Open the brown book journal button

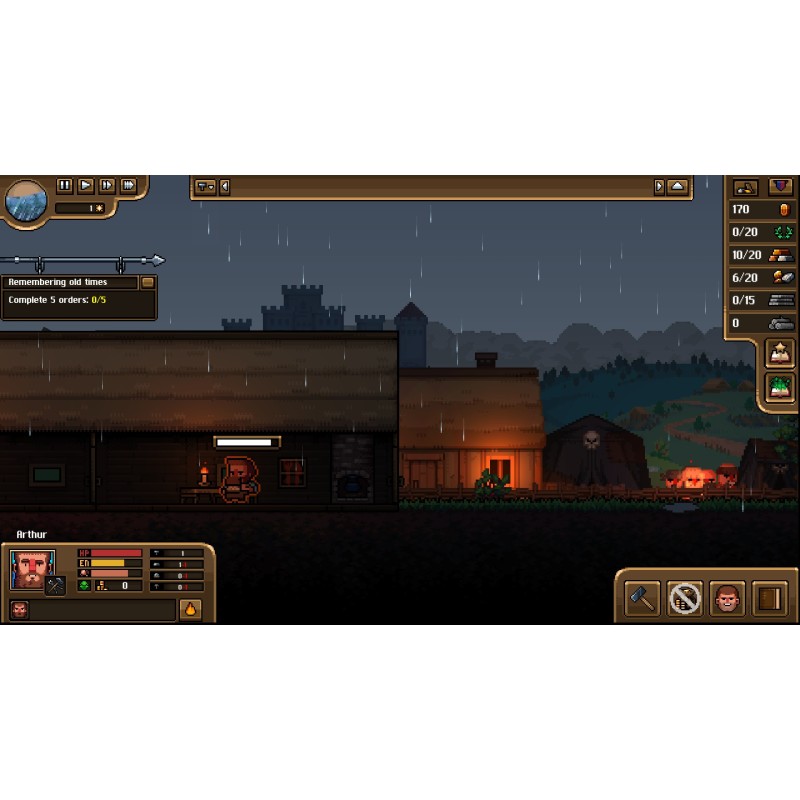tap(770, 599)
